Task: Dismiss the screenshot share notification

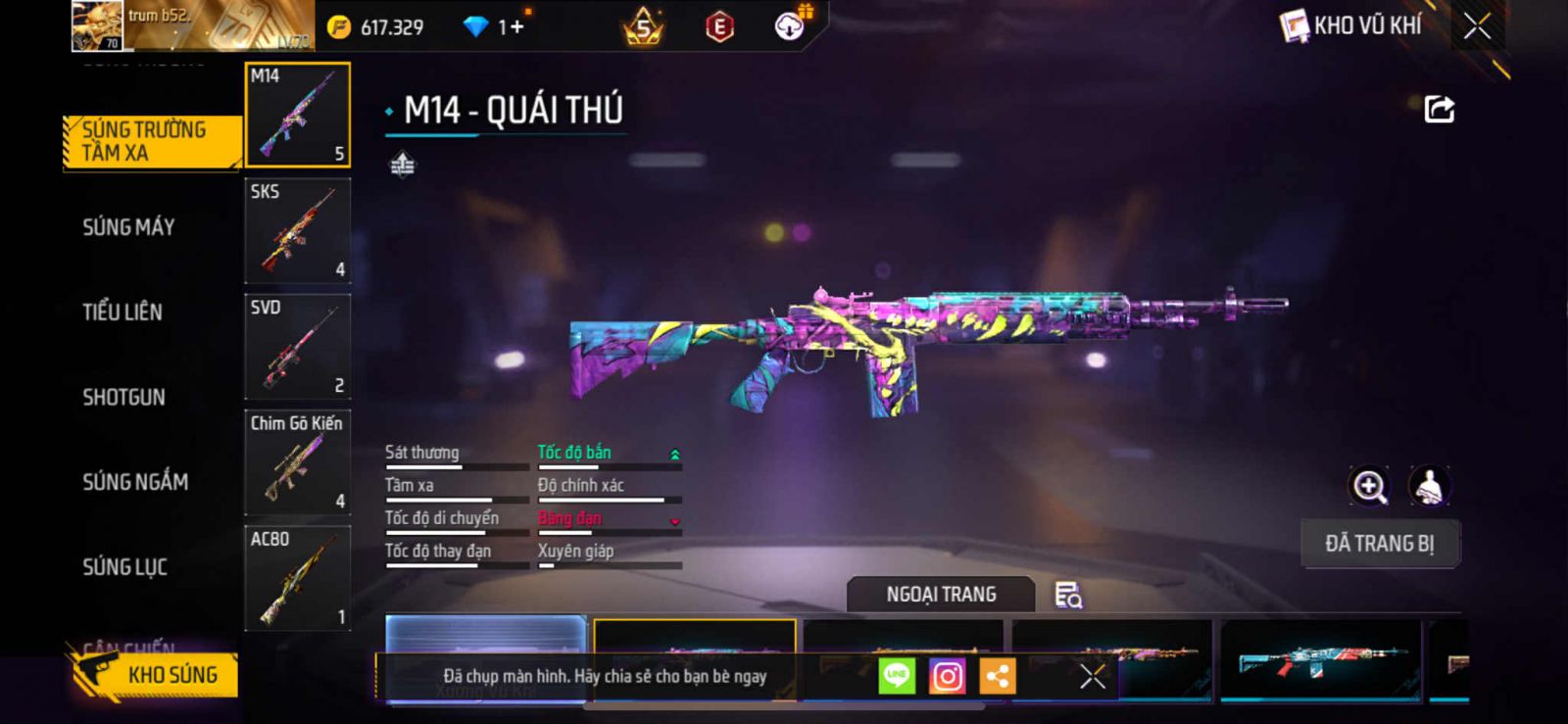Action: pos(1093,676)
